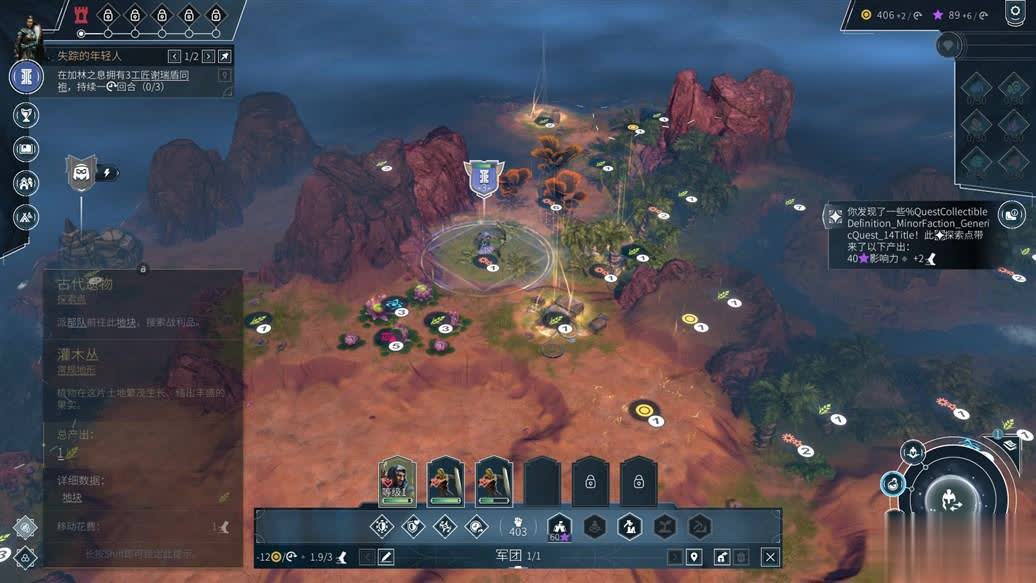Show the next quest with the right arrow
1036x583 pixels.
pos(206,56)
